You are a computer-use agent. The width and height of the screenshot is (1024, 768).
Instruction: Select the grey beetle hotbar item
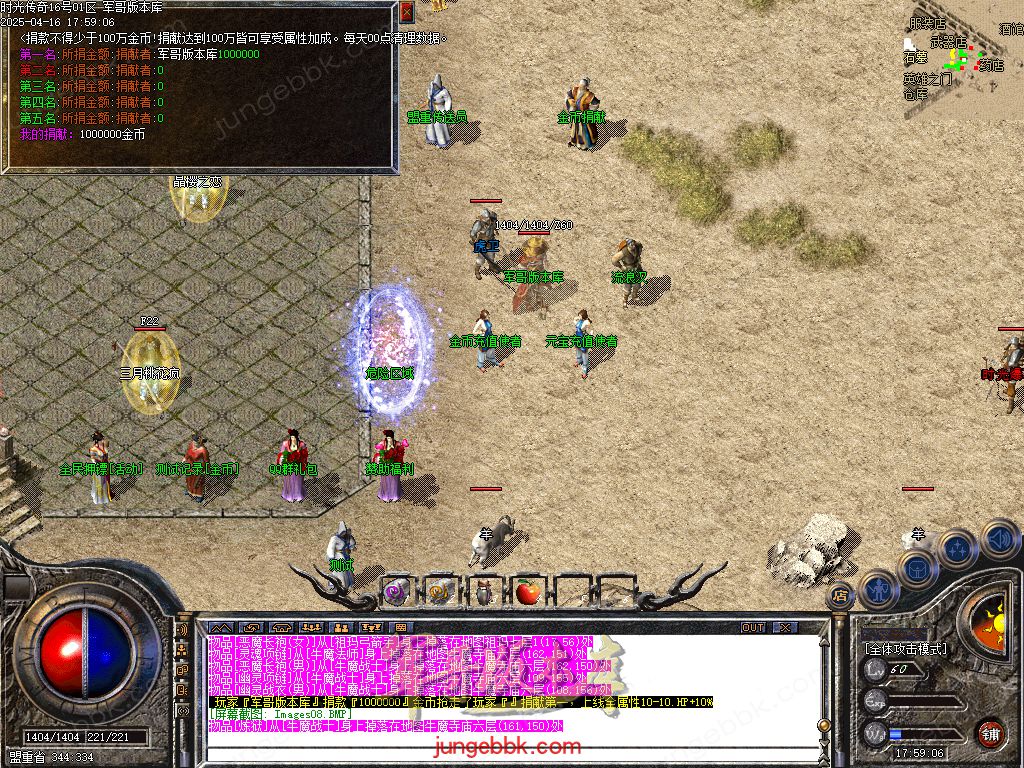(x=484, y=592)
